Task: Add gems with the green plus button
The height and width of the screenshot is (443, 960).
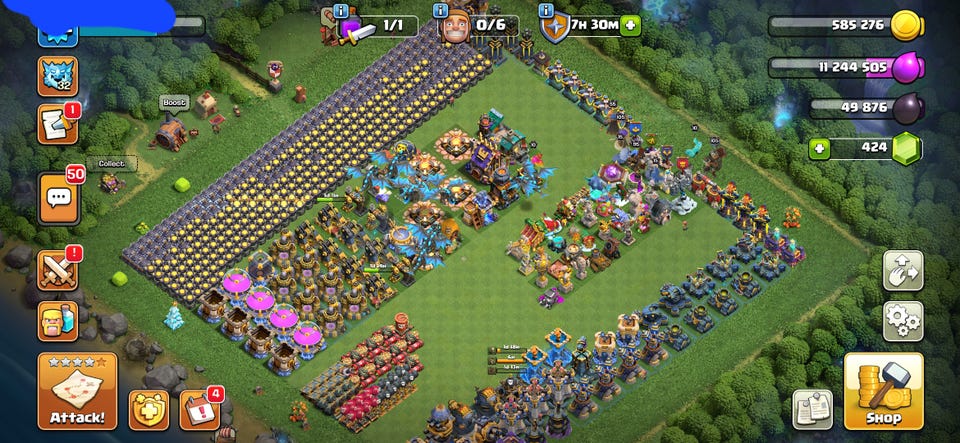Action: click(x=820, y=149)
